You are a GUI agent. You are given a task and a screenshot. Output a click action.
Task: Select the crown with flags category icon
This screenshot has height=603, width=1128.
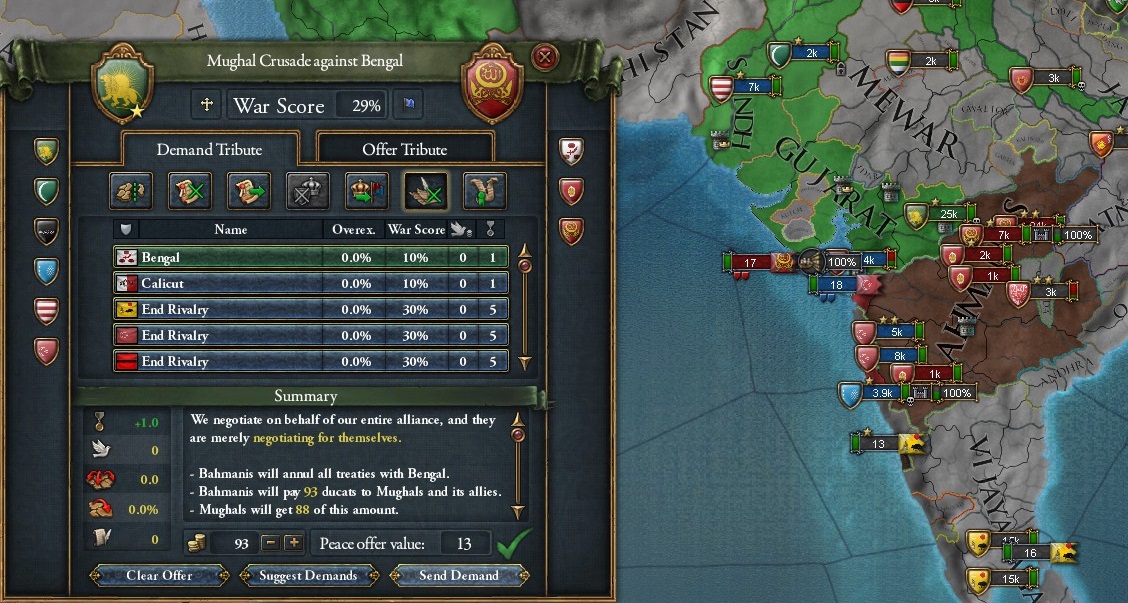click(366, 189)
